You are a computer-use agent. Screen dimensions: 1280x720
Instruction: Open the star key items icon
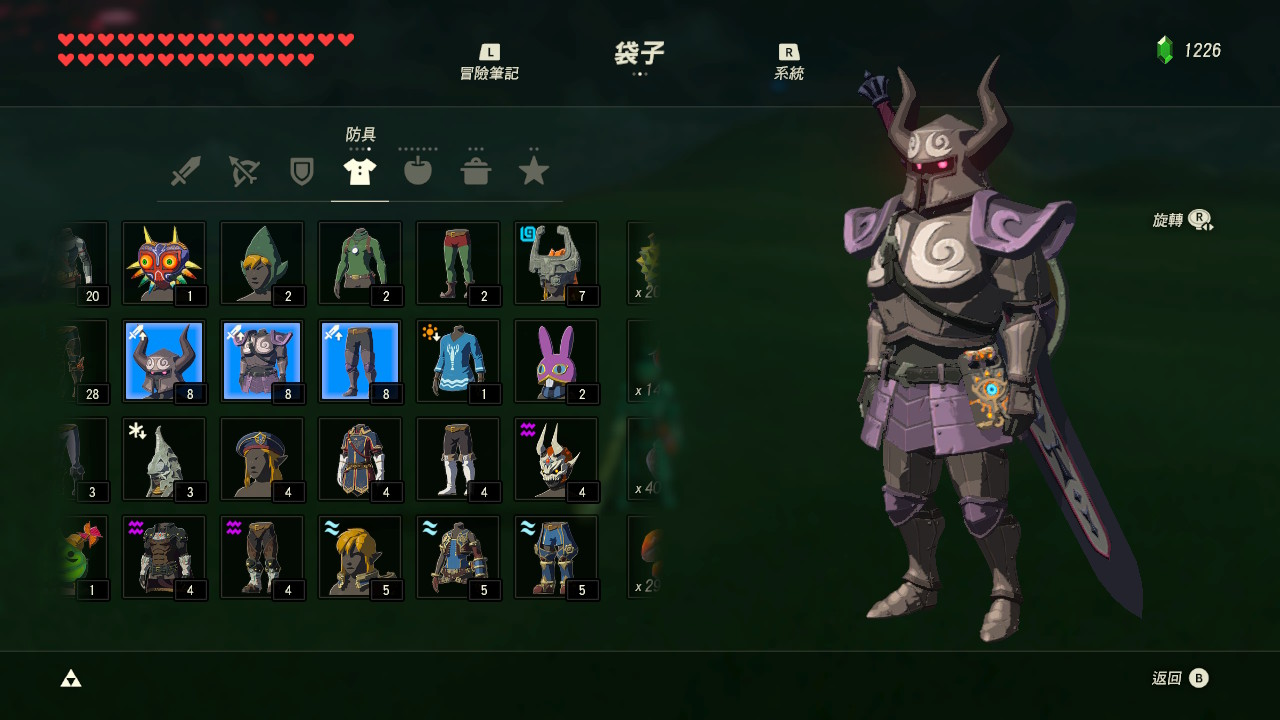coord(534,170)
